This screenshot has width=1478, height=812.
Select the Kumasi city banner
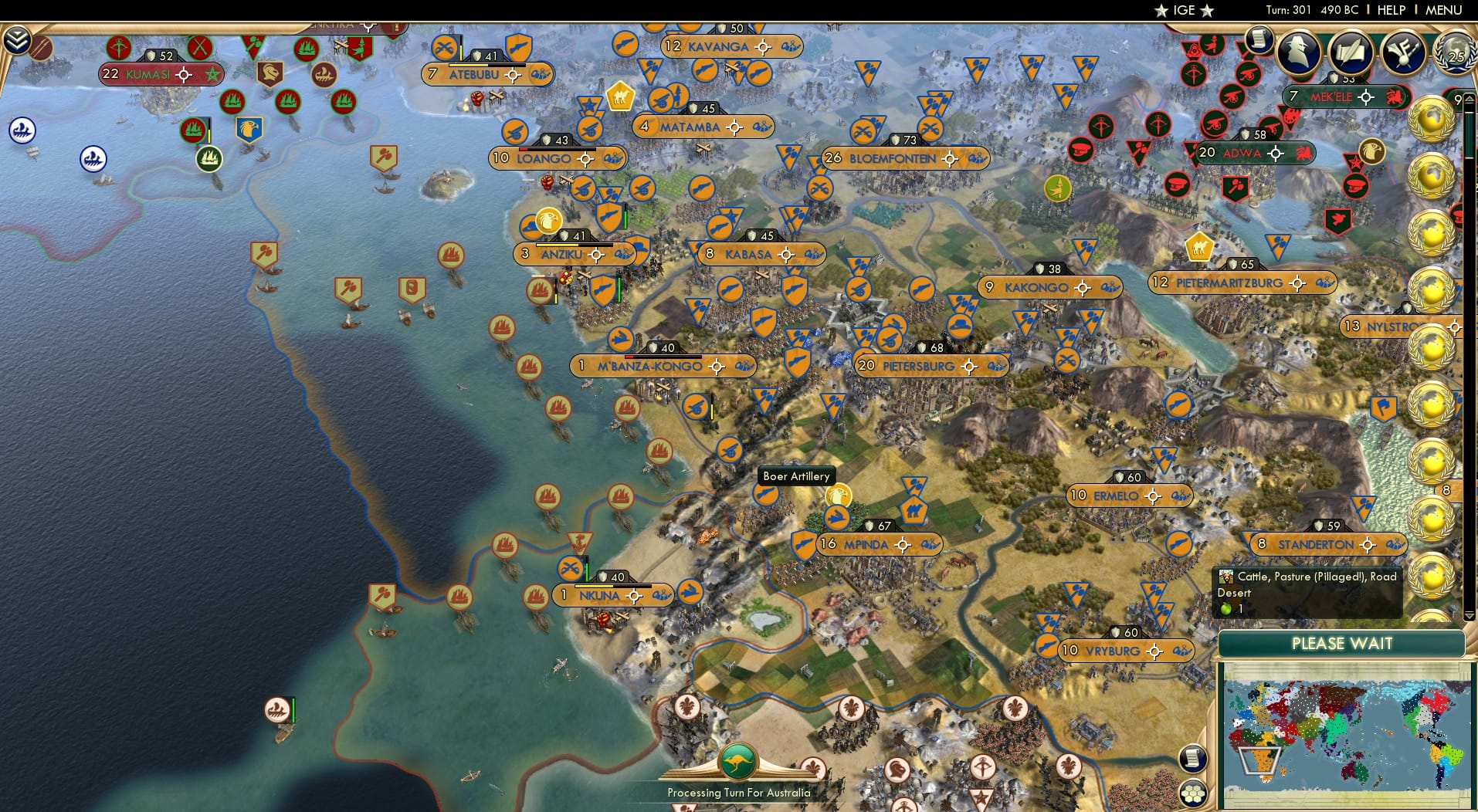(x=154, y=75)
